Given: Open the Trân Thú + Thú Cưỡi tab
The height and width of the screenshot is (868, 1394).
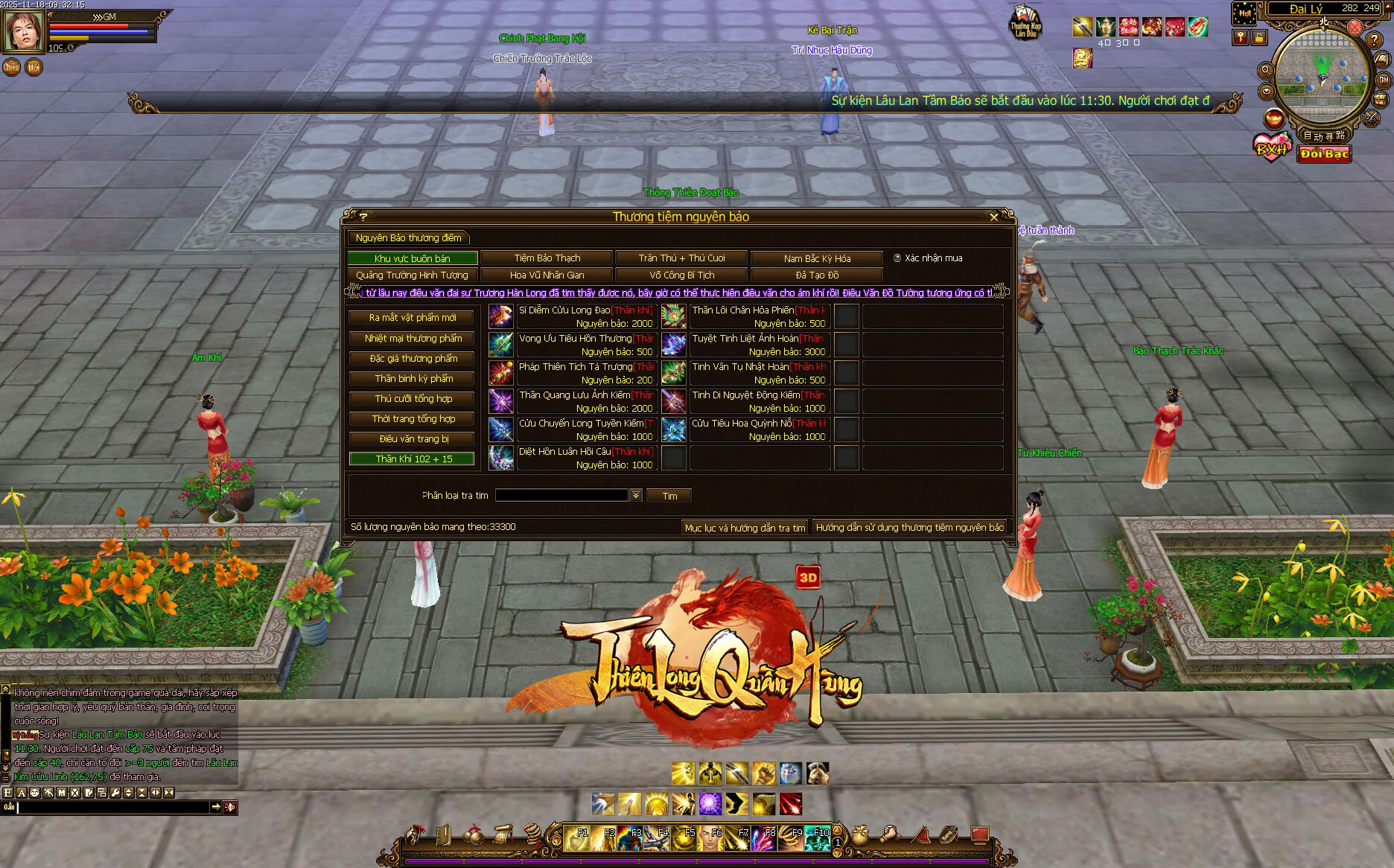Looking at the screenshot, I should pyautogui.click(x=681, y=258).
